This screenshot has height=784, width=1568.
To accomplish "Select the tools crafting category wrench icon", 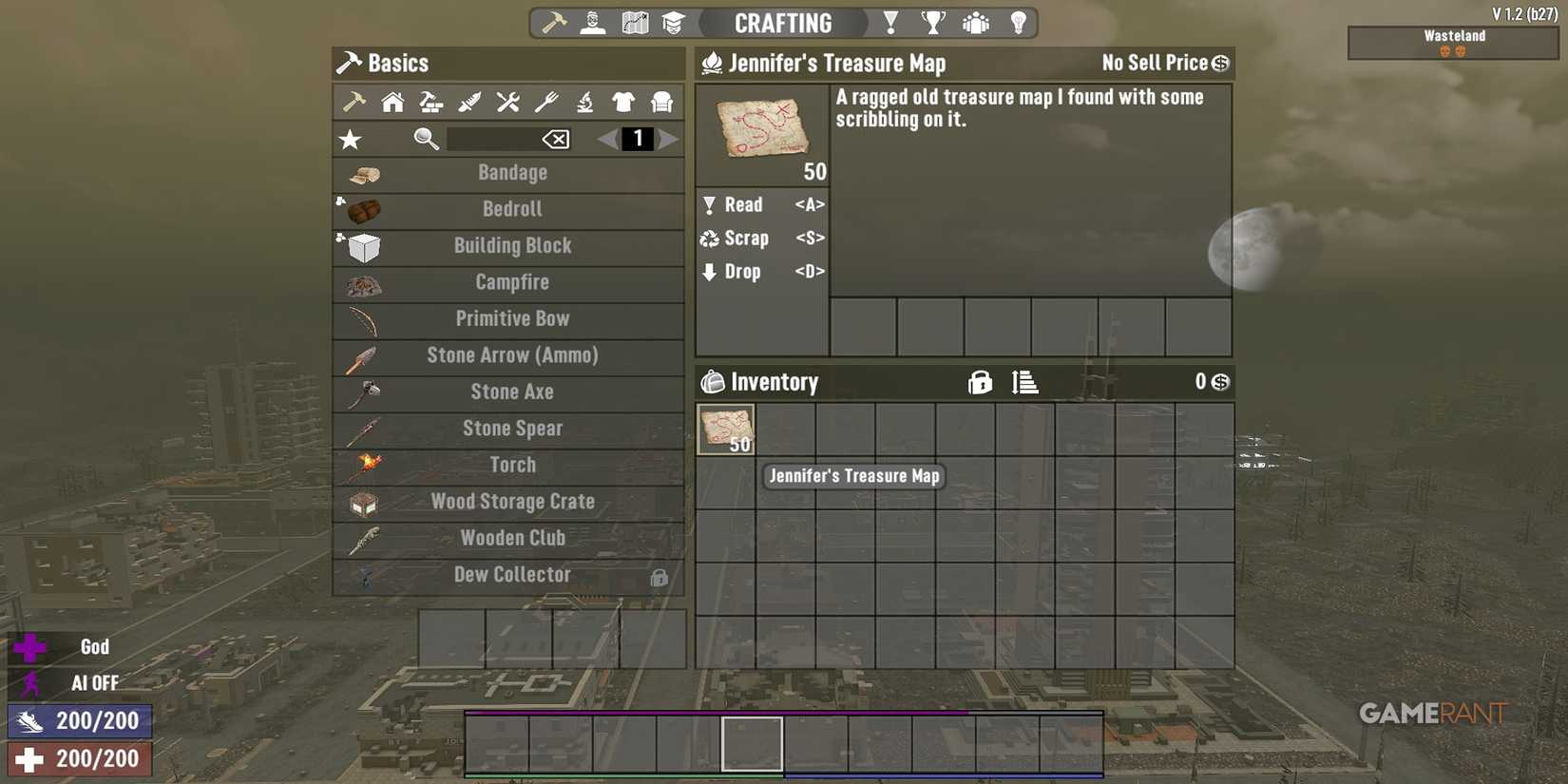I will tap(506, 102).
